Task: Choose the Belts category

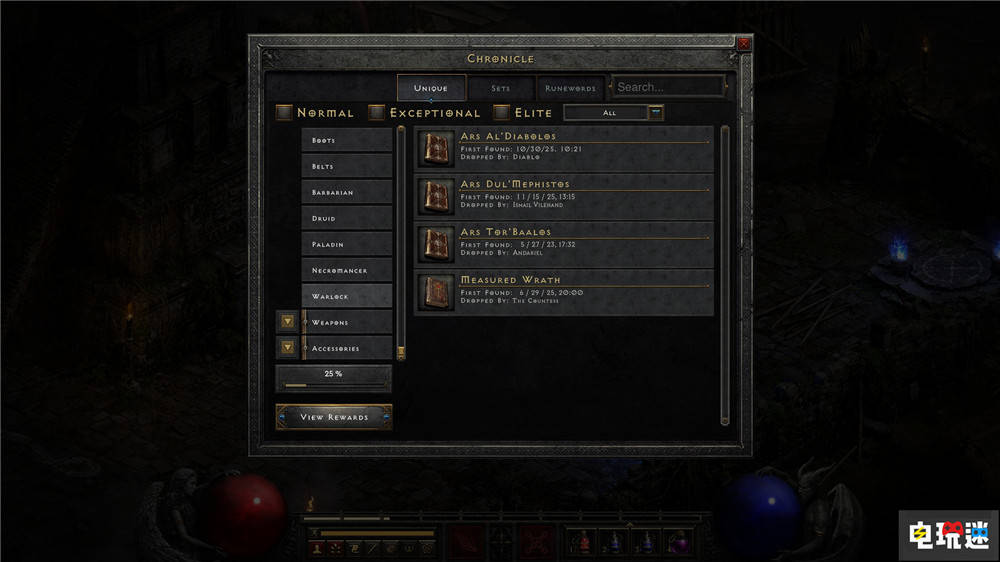Action: pyautogui.click(x=346, y=166)
